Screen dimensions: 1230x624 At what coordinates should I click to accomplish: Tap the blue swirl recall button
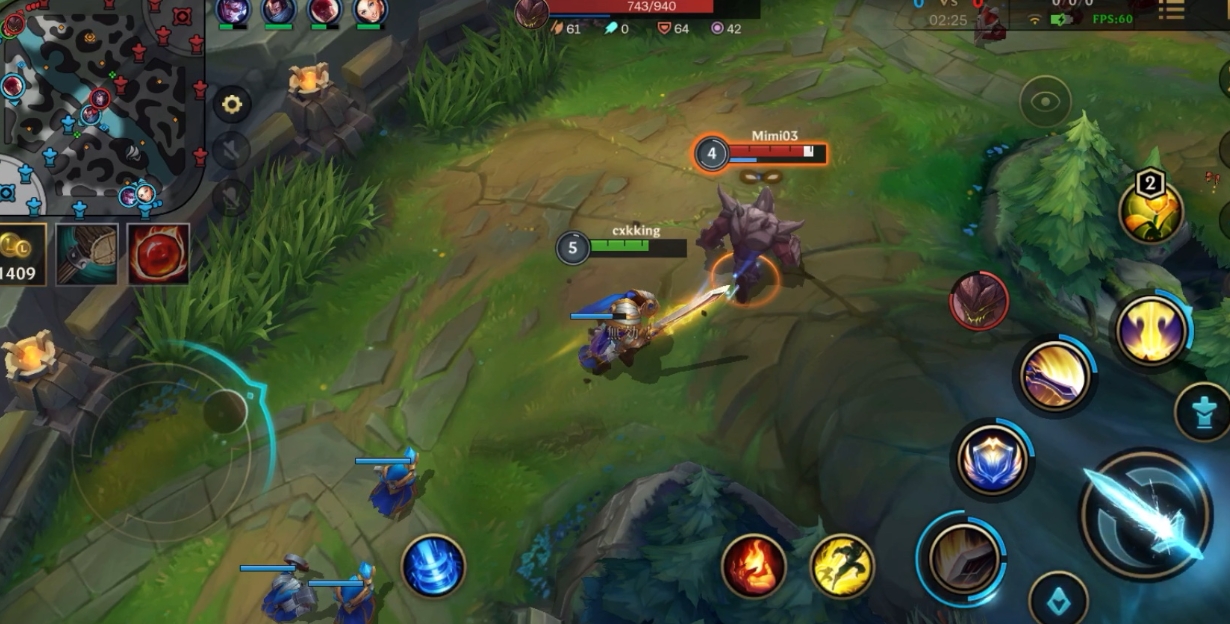433,566
